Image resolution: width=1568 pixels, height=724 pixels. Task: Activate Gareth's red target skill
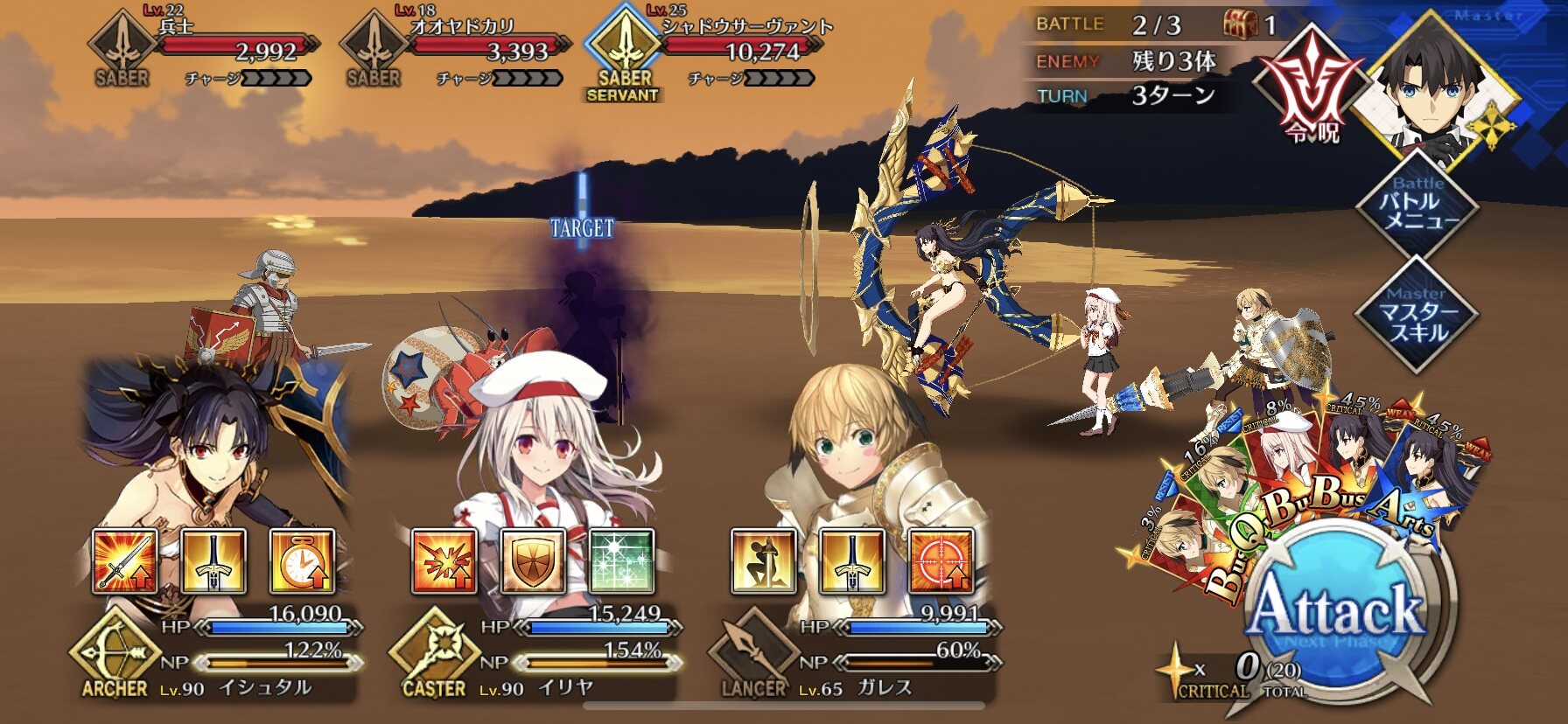tap(941, 561)
